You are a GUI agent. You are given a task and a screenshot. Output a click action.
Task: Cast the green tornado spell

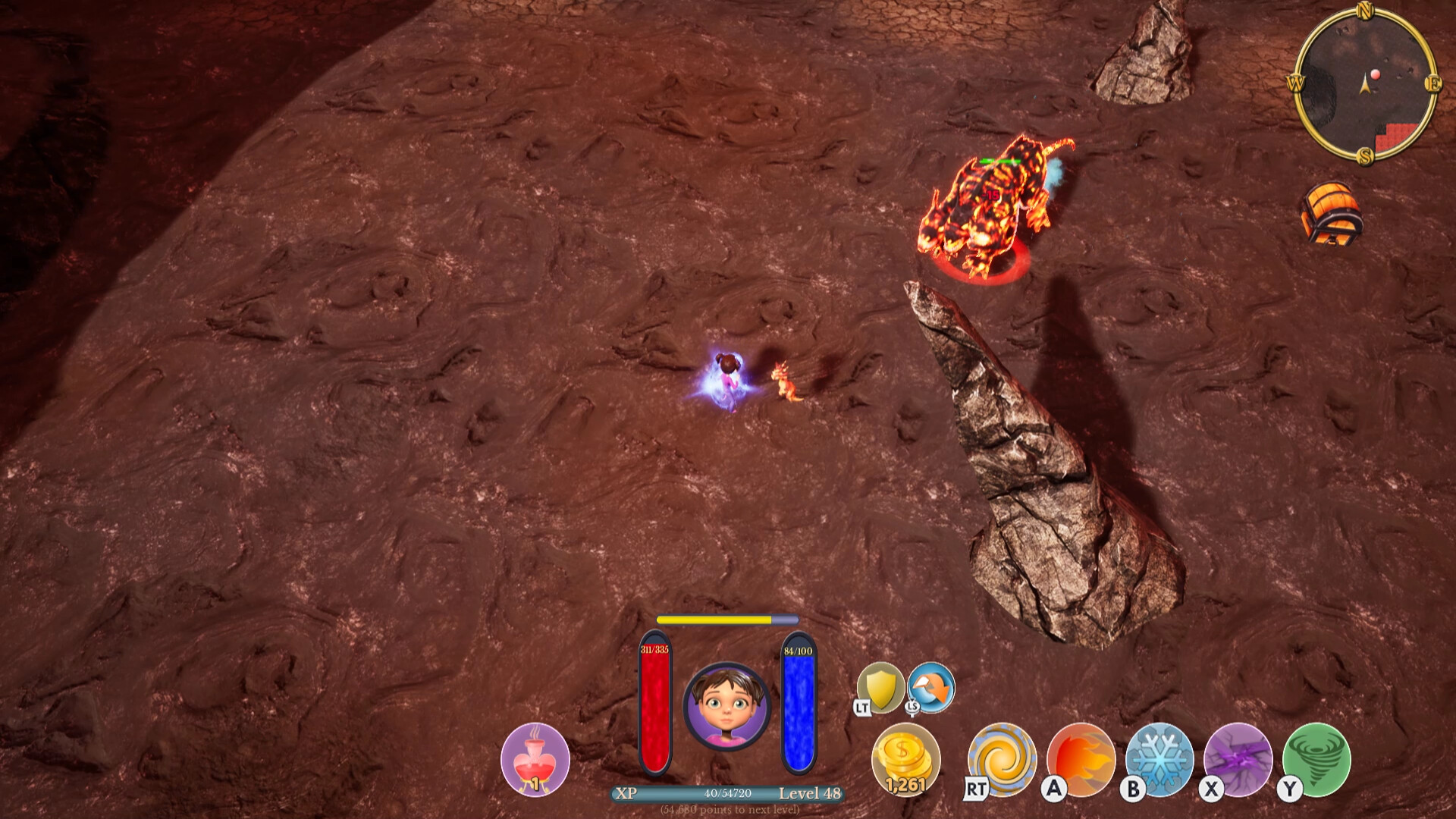coord(1316,759)
